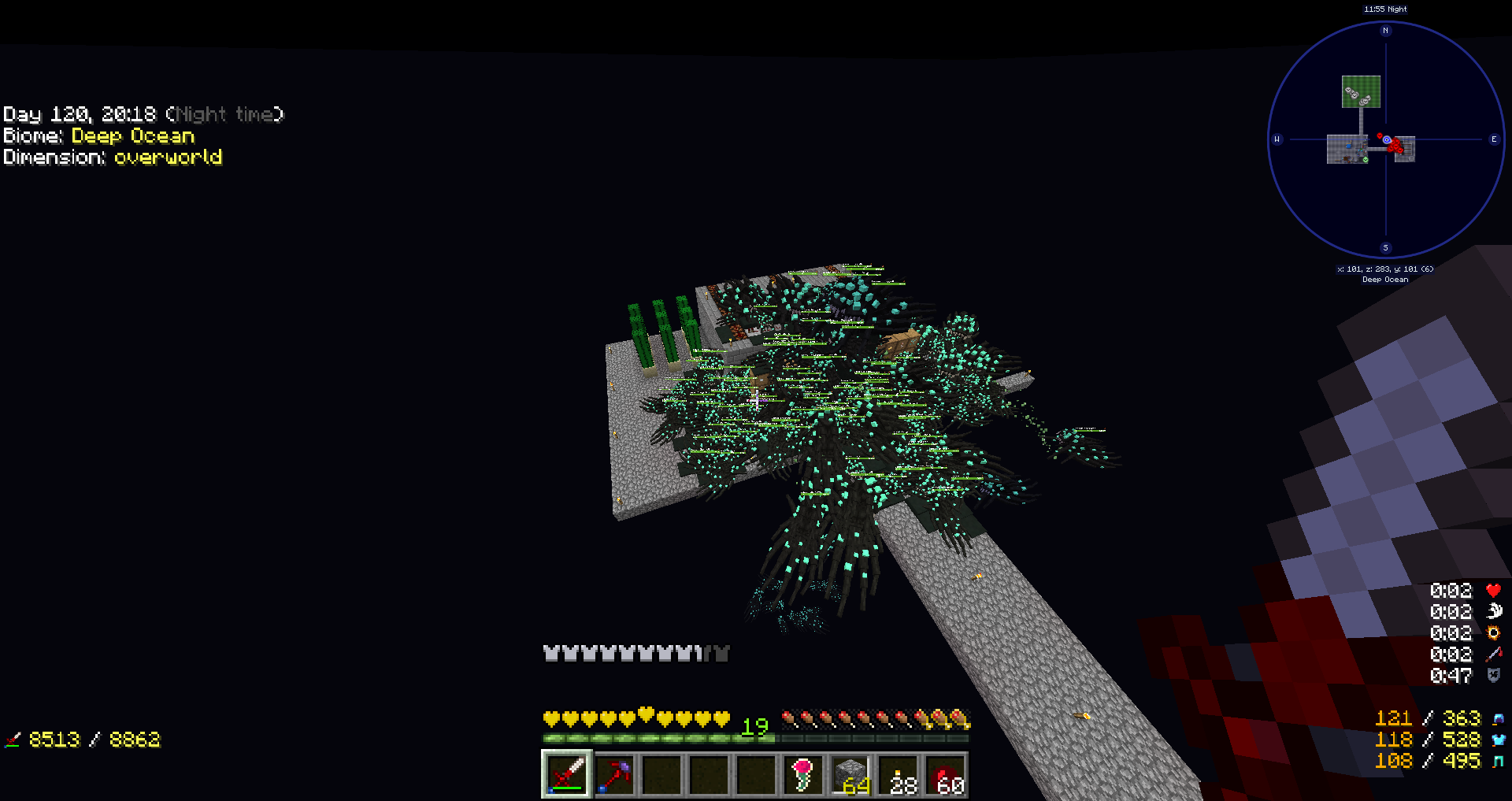
Task: Click the 8513 / 8862 counter
Action: tap(94, 740)
